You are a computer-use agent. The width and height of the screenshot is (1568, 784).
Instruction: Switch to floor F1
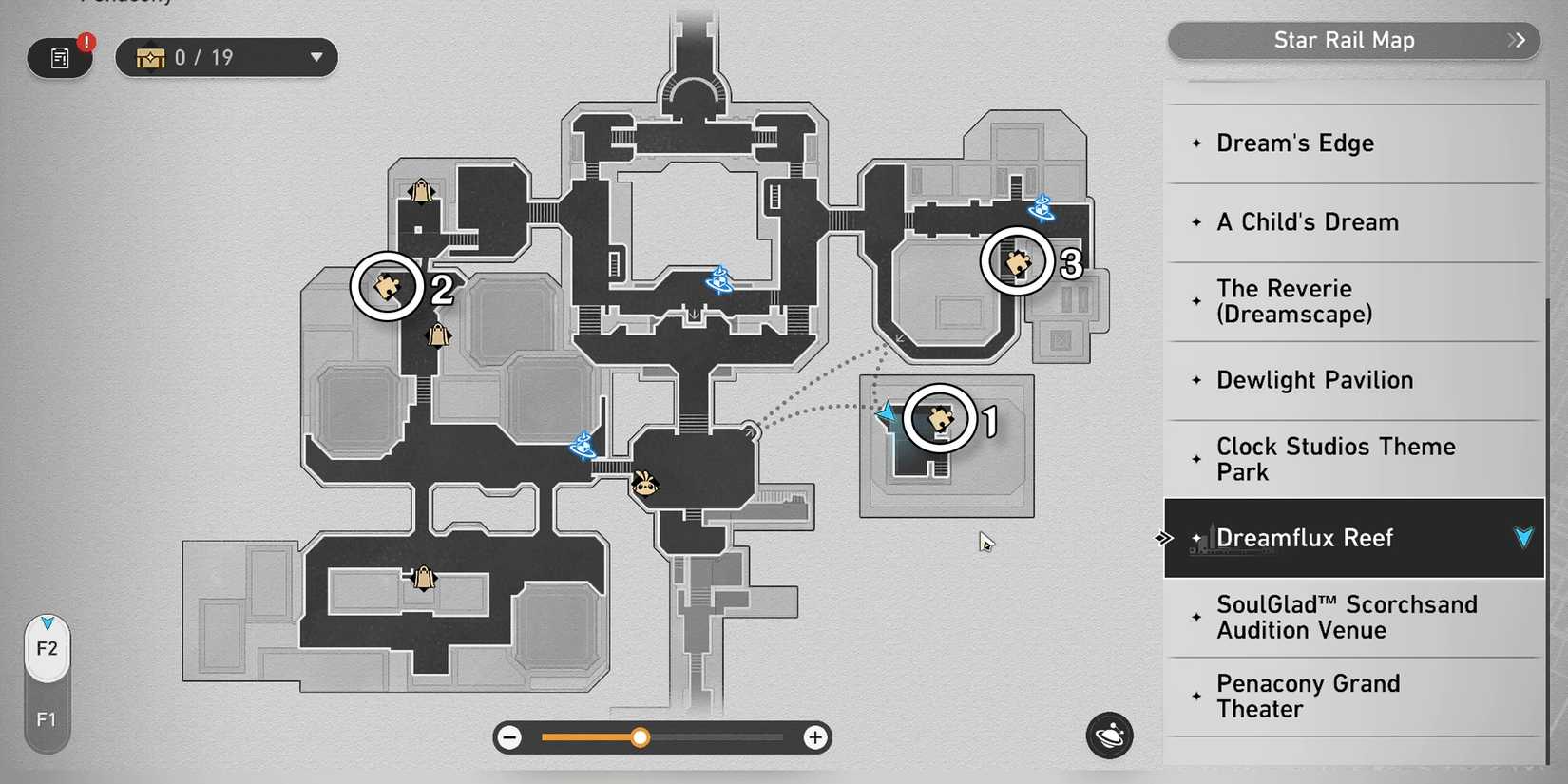click(47, 719)
